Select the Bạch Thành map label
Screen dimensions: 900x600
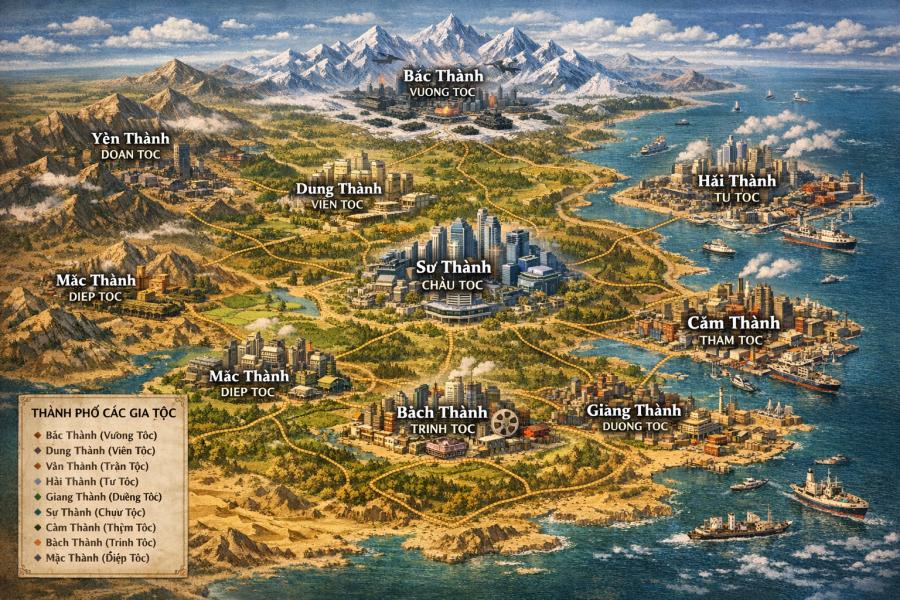click(442, 412)
